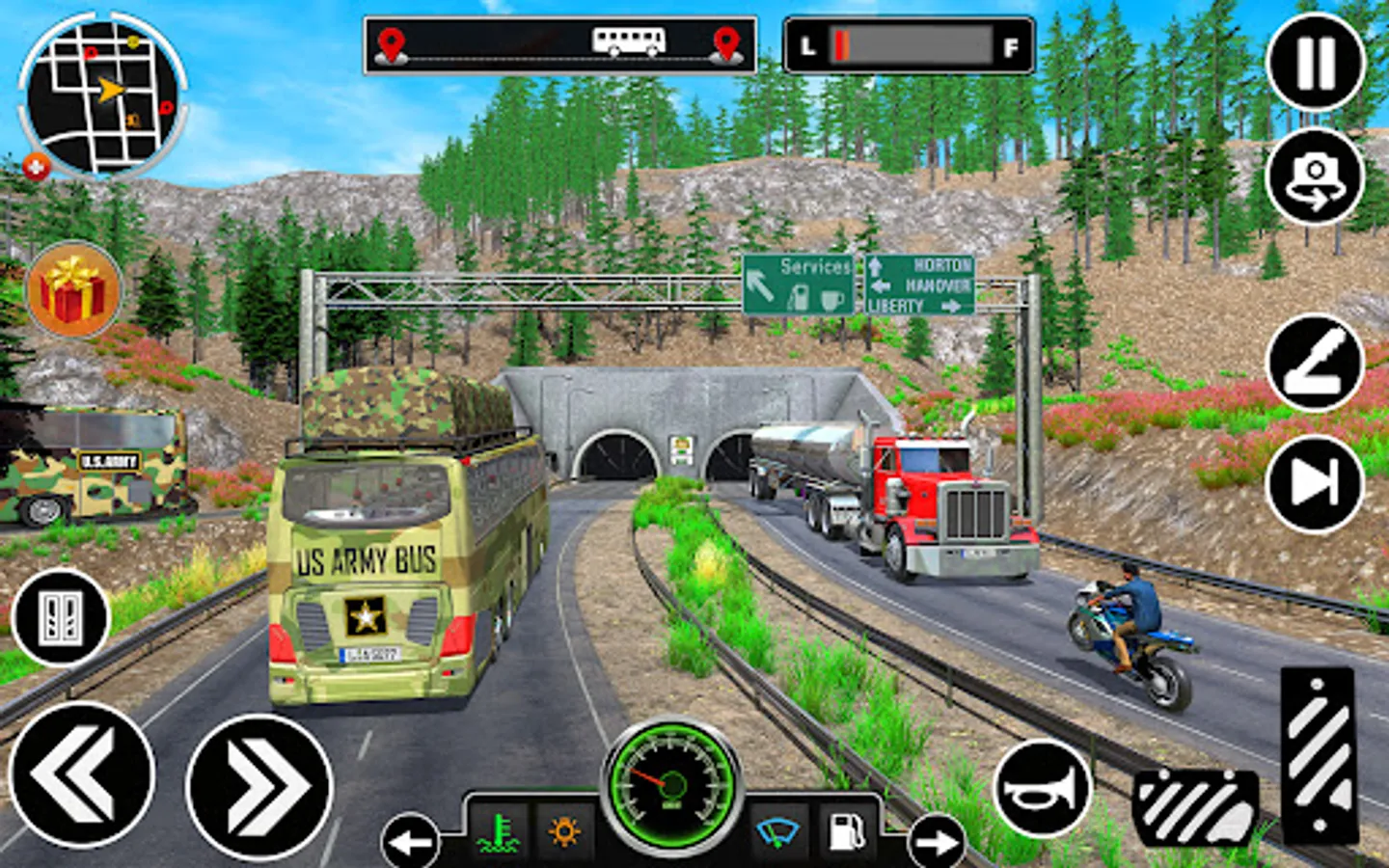Image resolution: width=1389 pixels, height=868 pixels.
Task: Tap the seat belt button
Action: (1315, 363)
